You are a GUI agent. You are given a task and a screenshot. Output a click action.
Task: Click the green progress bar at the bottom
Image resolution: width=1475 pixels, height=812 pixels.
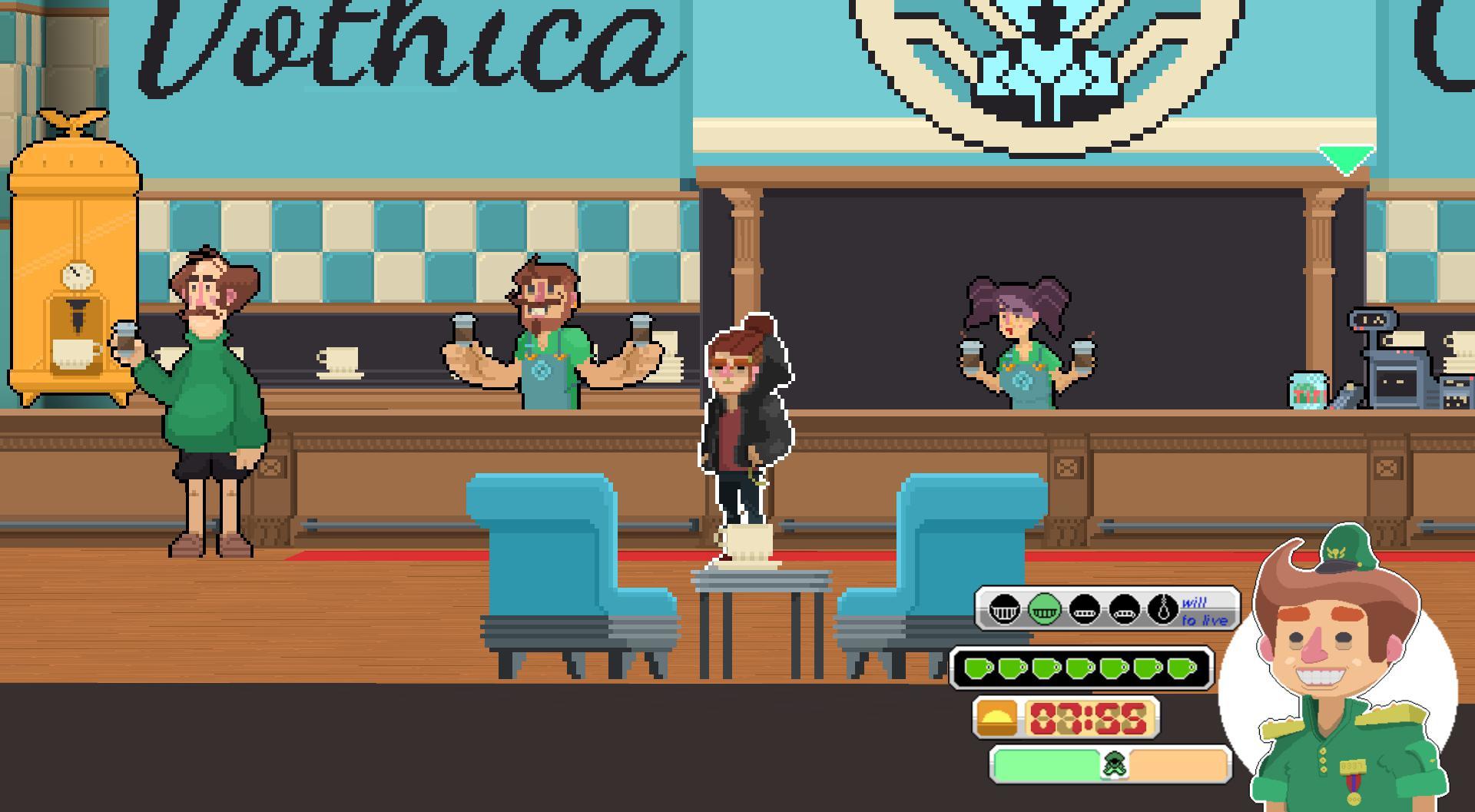click(x=1046, y=766)
